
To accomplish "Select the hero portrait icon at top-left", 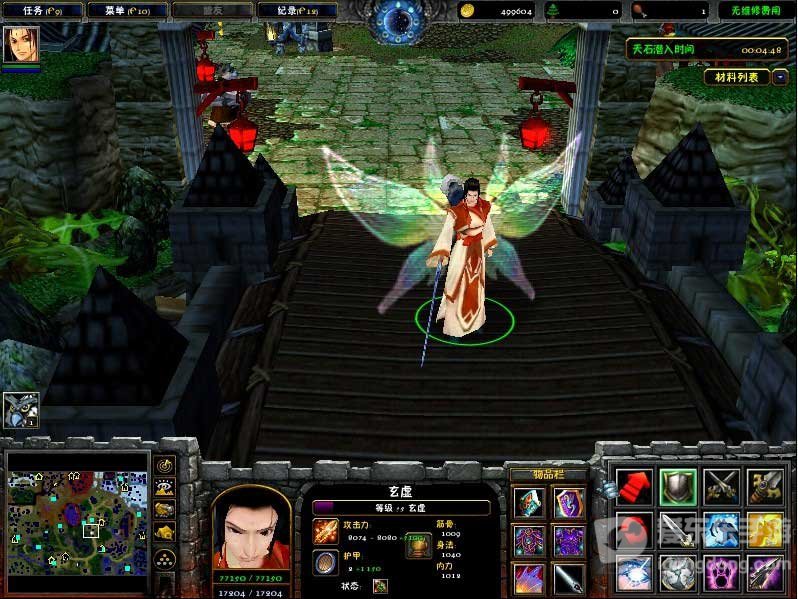I will point(20,45).
